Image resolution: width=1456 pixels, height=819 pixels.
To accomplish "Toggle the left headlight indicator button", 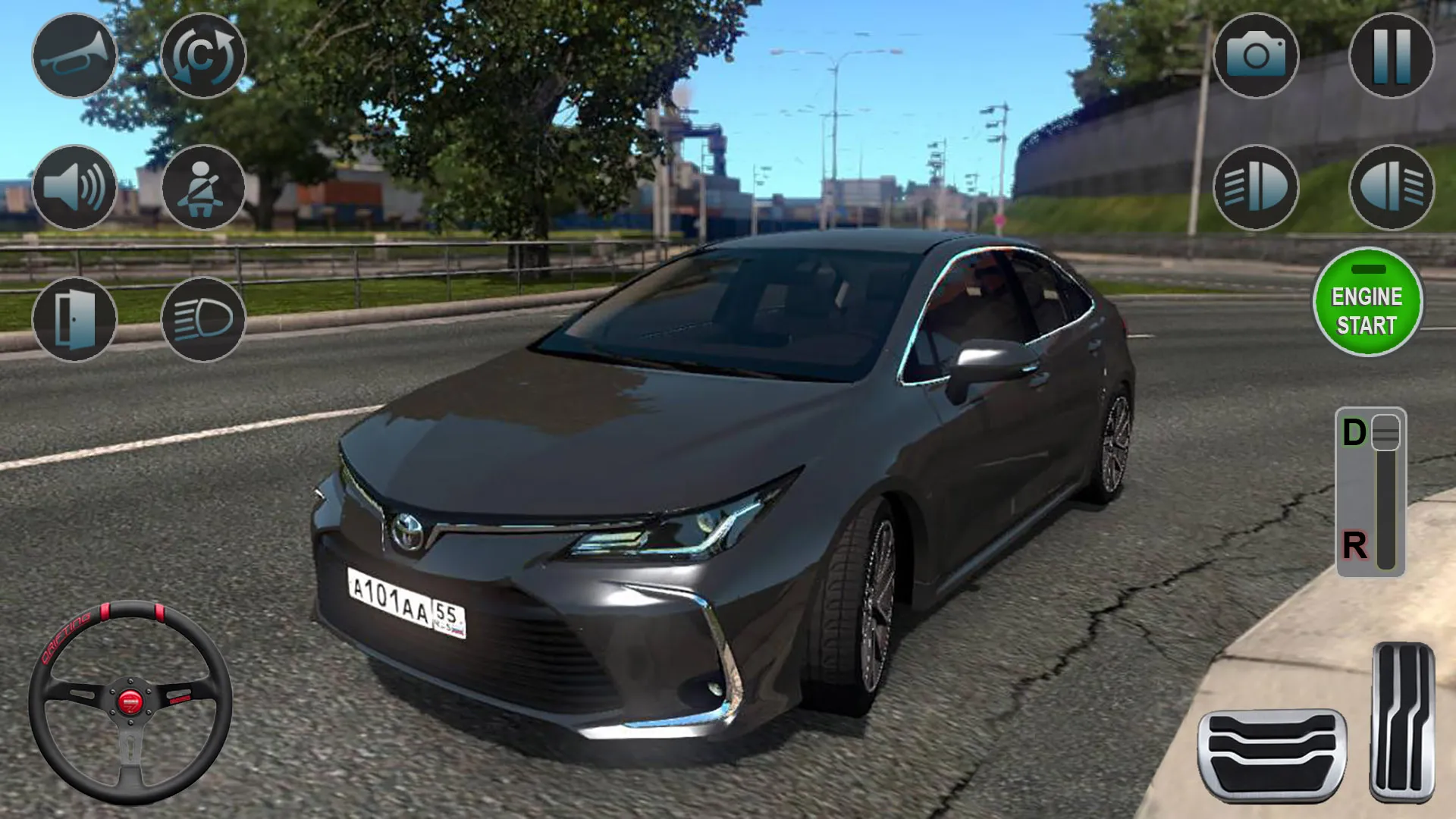I will 1257,188.
